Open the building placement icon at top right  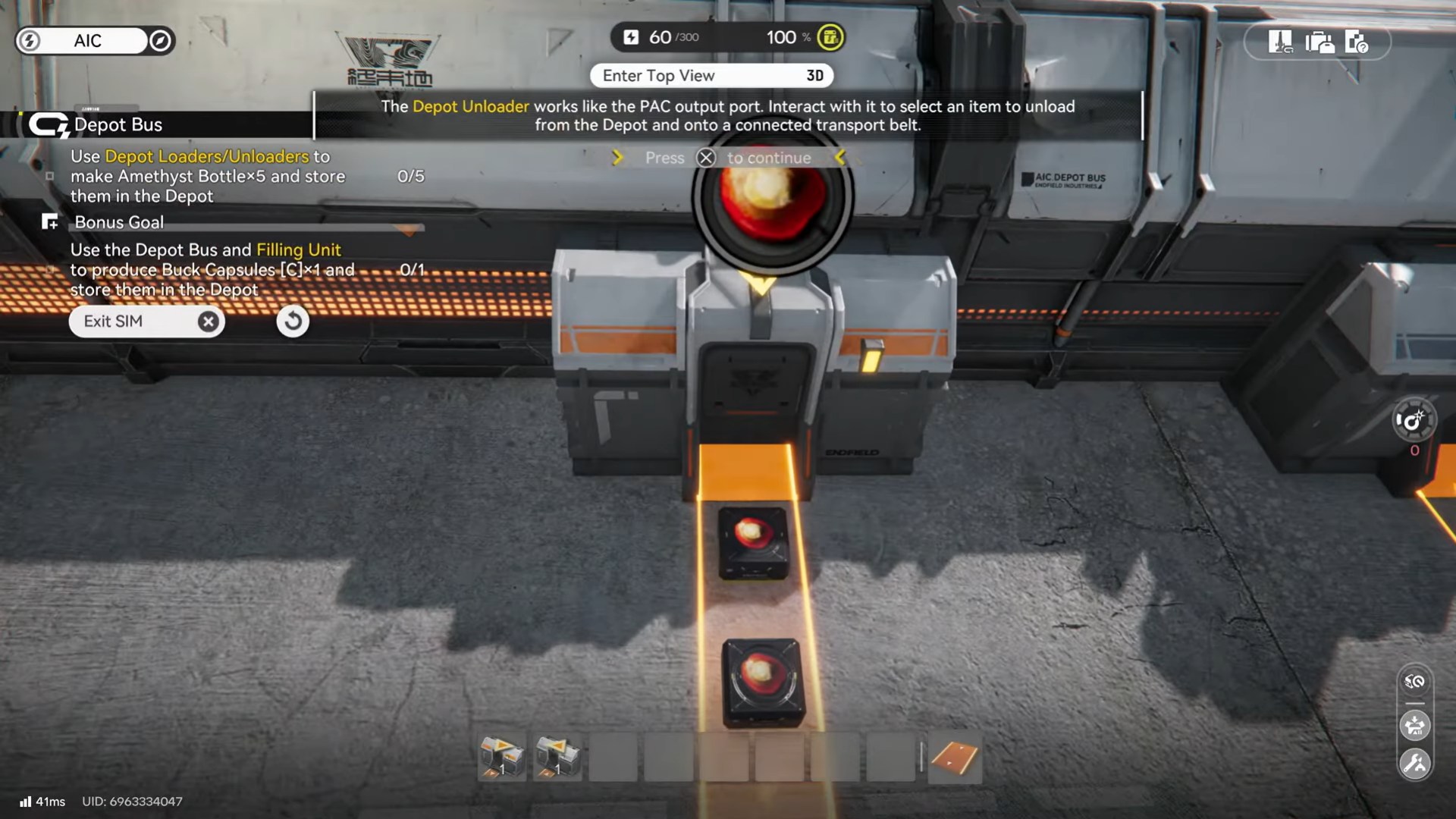click(1282, 42)
